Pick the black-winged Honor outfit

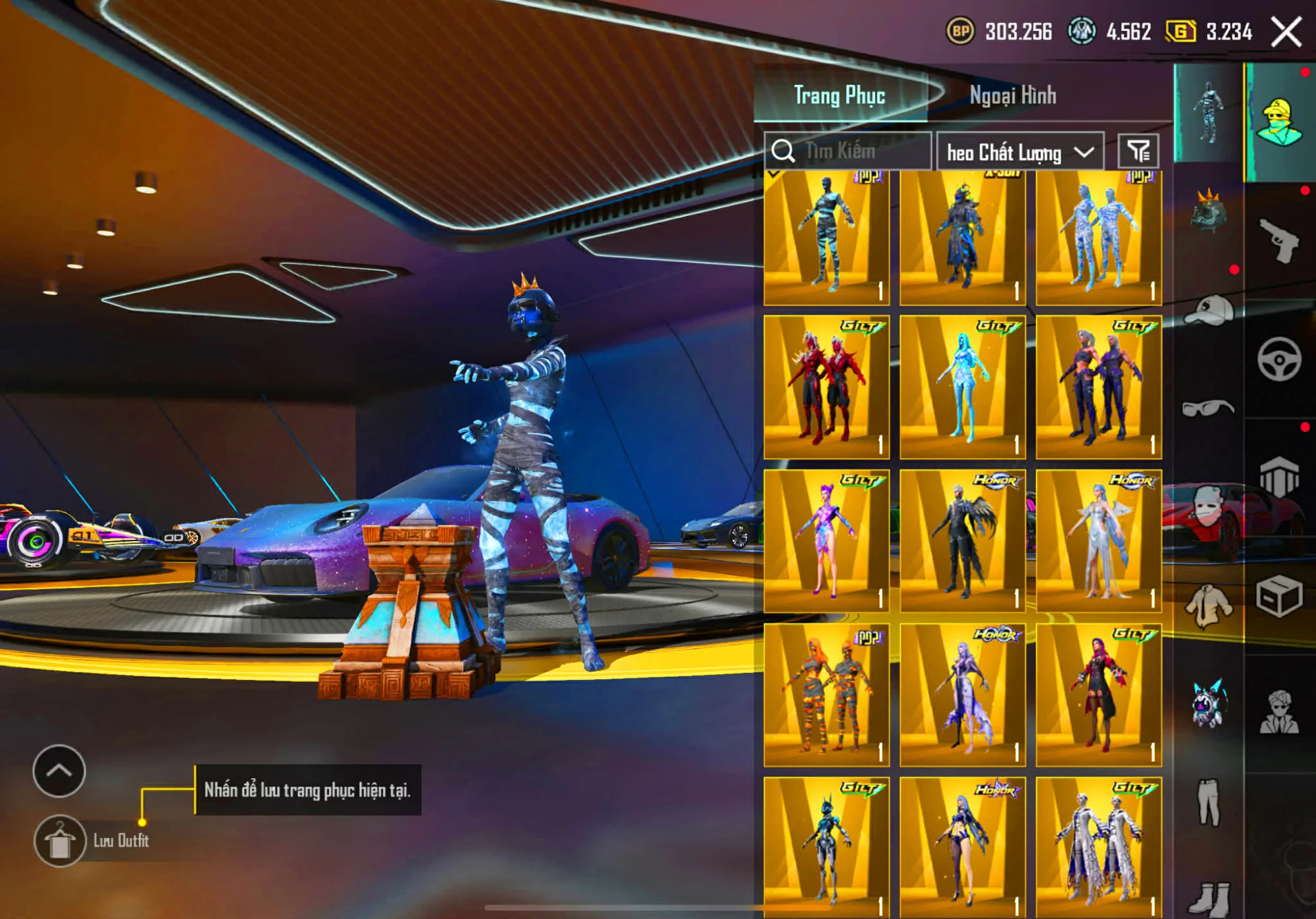pos(962,541)
